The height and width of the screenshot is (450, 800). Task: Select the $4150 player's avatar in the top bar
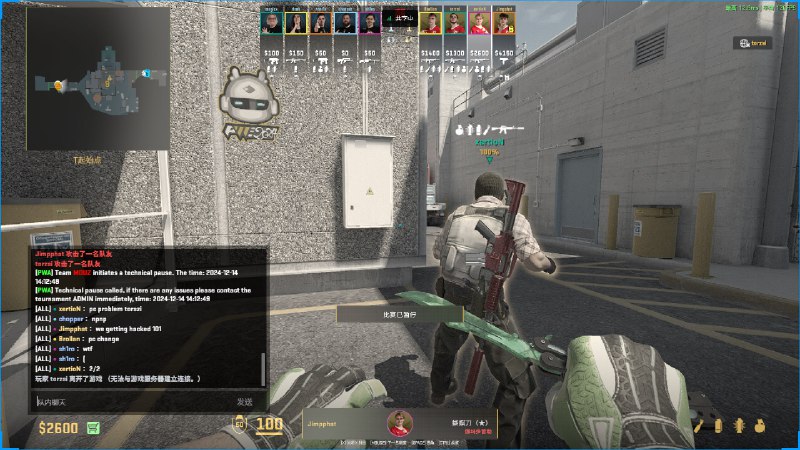point(504,24)
